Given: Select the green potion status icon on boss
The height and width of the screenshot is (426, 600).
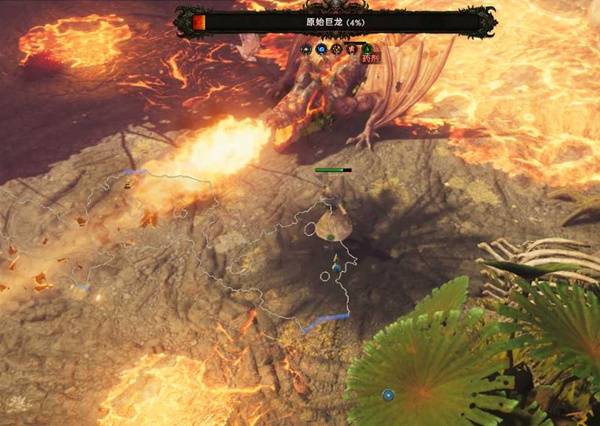Looking at the screenshot, I should click(x=367, y=48).
